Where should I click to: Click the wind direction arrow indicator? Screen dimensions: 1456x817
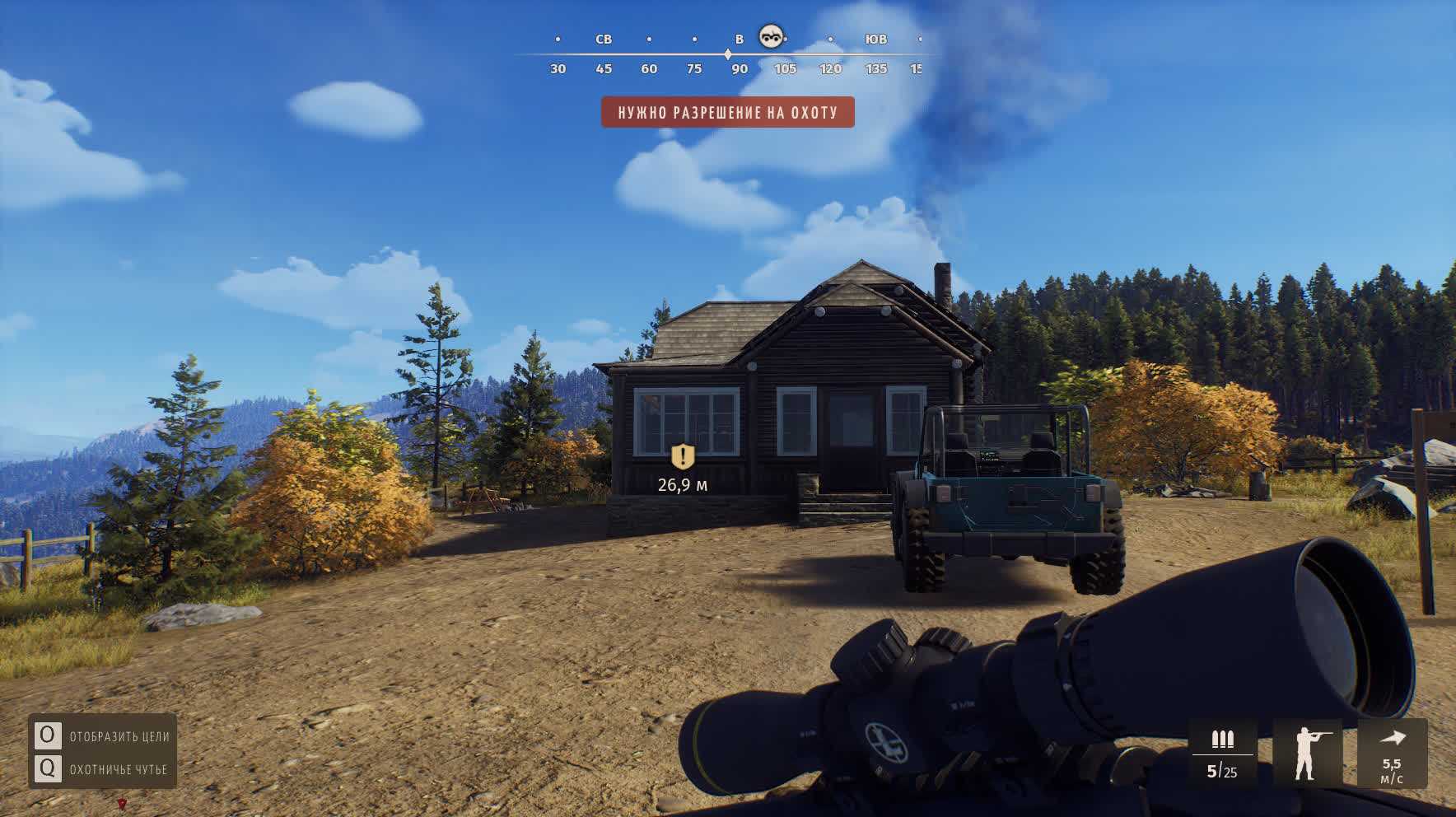(x=1392, y=739)
